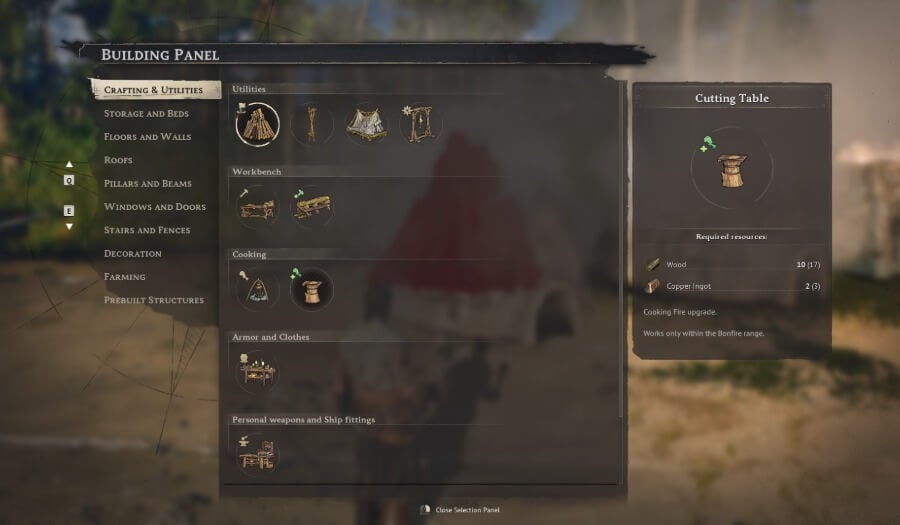Select the tent shelter icon
This screenshot has height=525, width=900.
pos(367,125)
